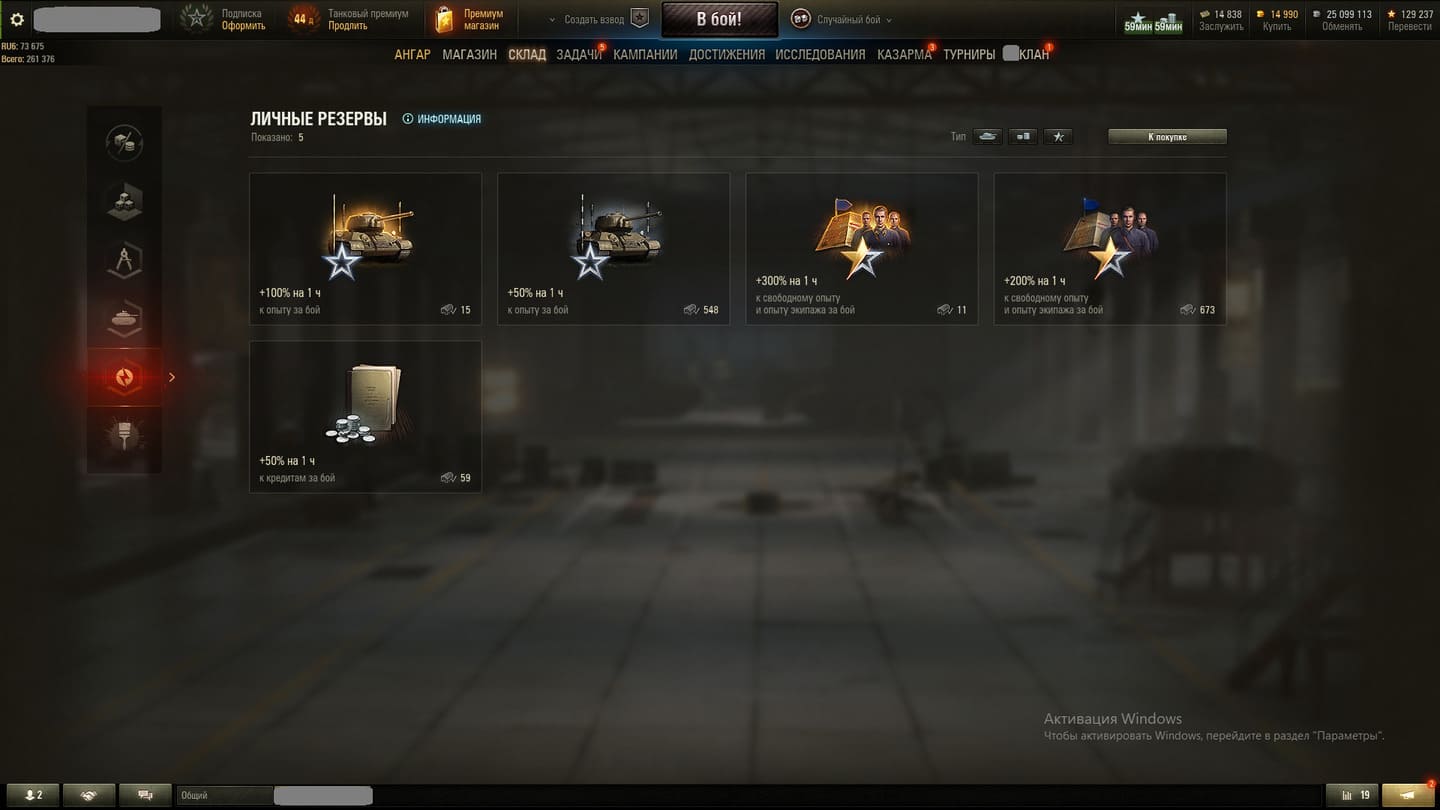Show the Достижения tab
Viewport: 1440px width, 810px height.
(x=726, y=54)
